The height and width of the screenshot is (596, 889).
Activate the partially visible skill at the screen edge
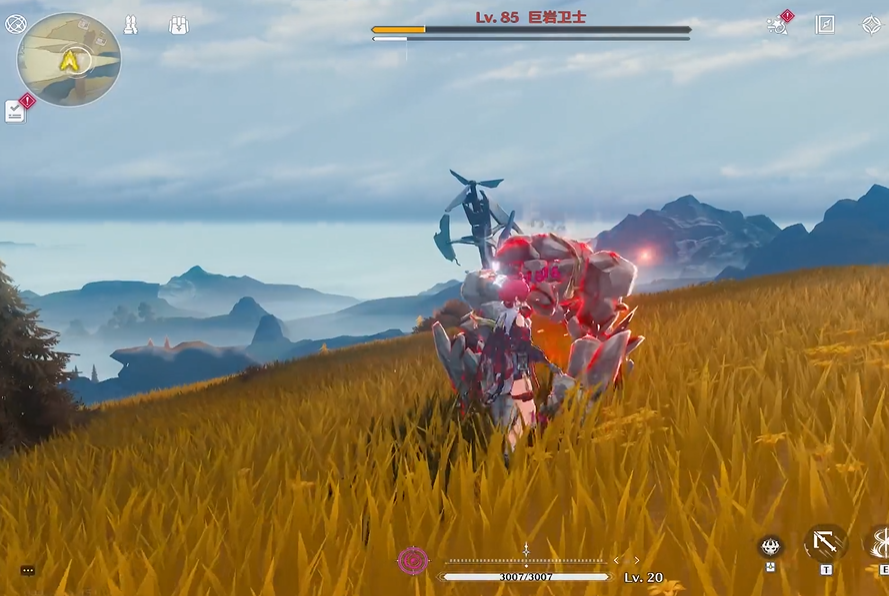click(879, 543)
